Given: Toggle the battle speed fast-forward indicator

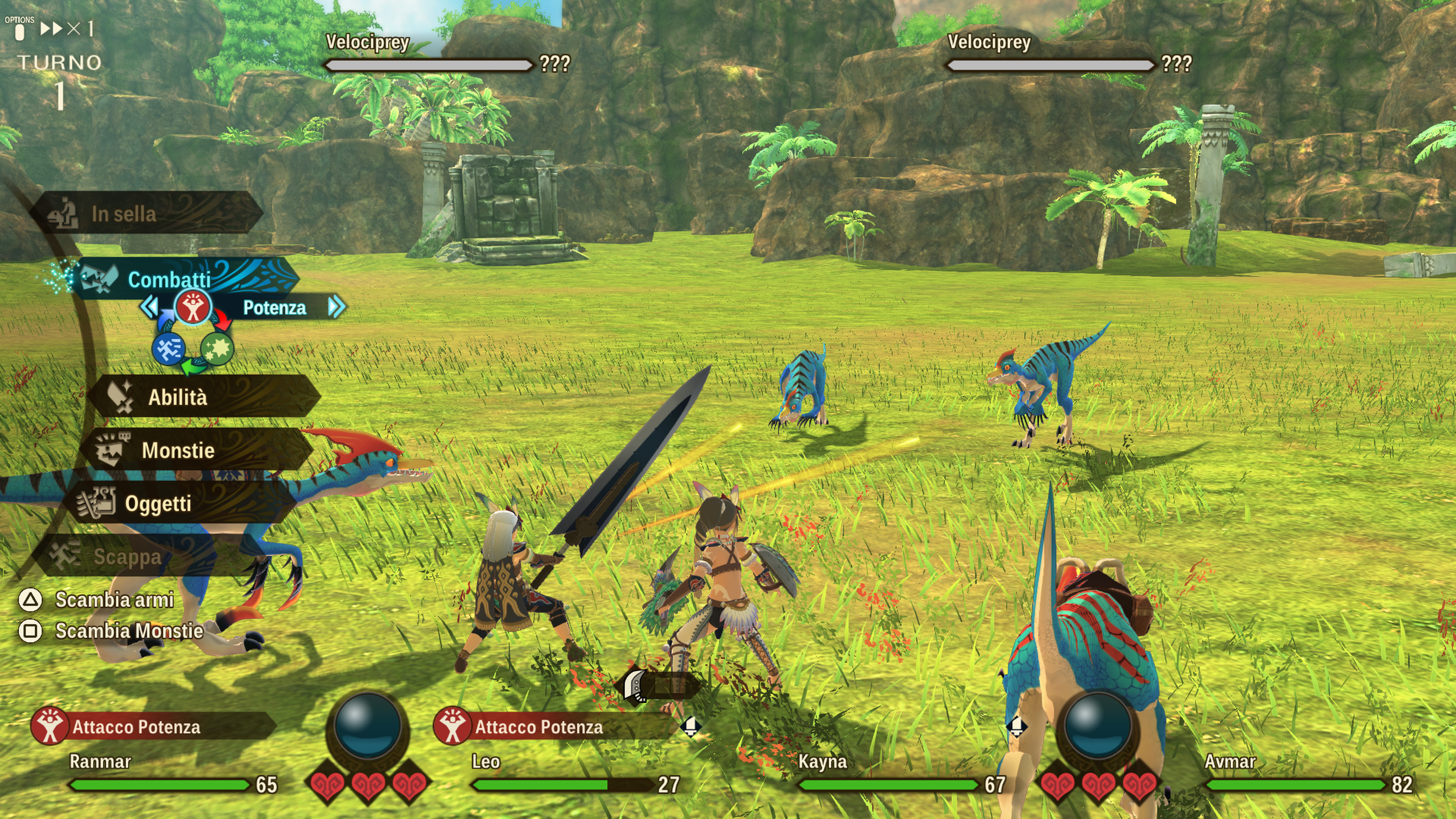Looking at the screenshot, I should click(67, 28).
